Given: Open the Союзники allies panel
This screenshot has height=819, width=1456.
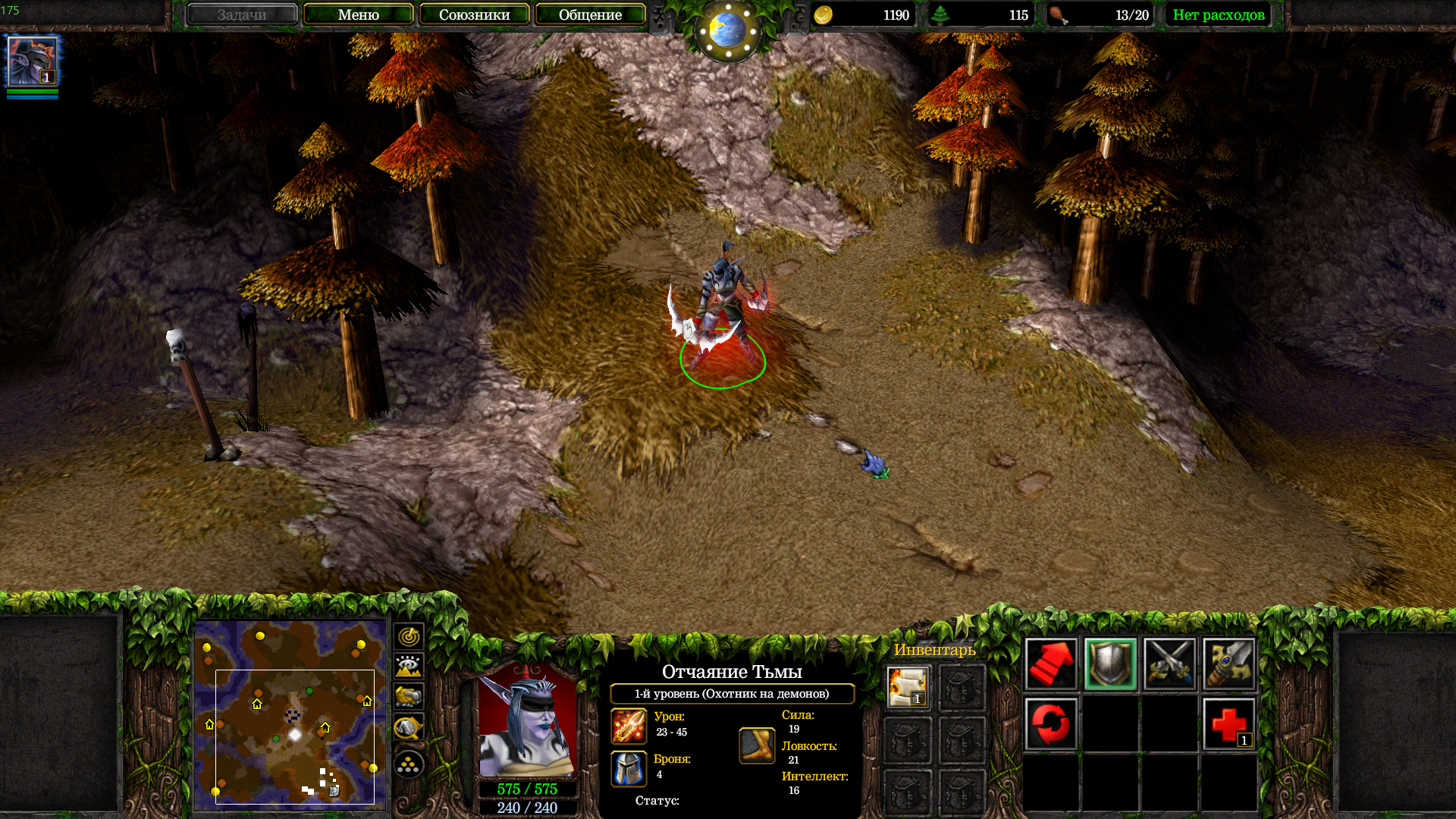Looking at the screenshot, I should click(x=474, y=14).
